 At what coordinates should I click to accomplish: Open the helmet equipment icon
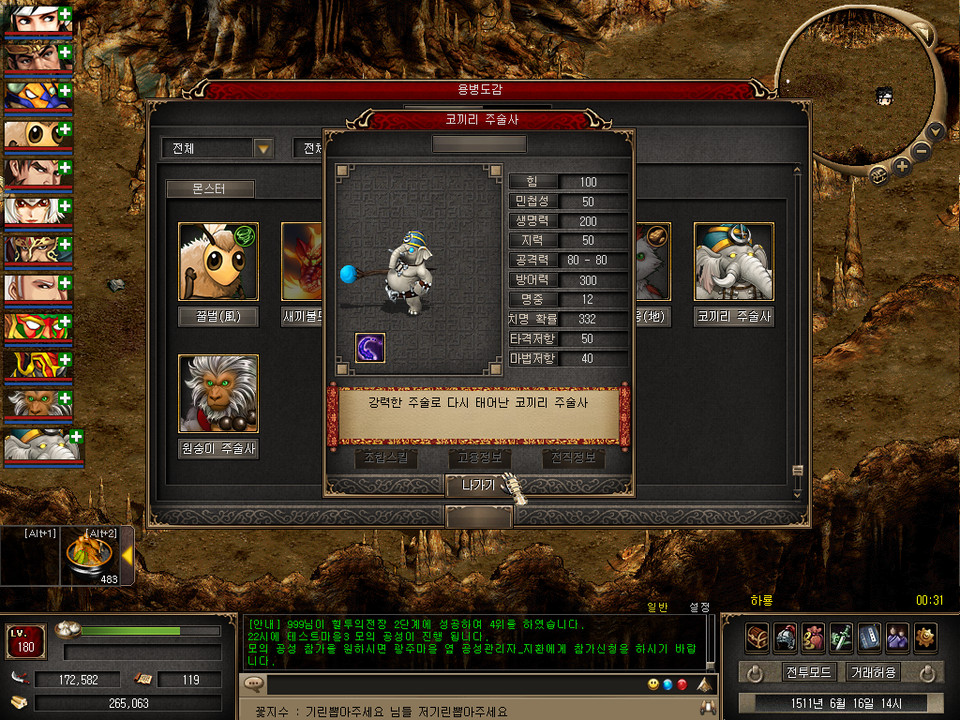tap(785, 636)
